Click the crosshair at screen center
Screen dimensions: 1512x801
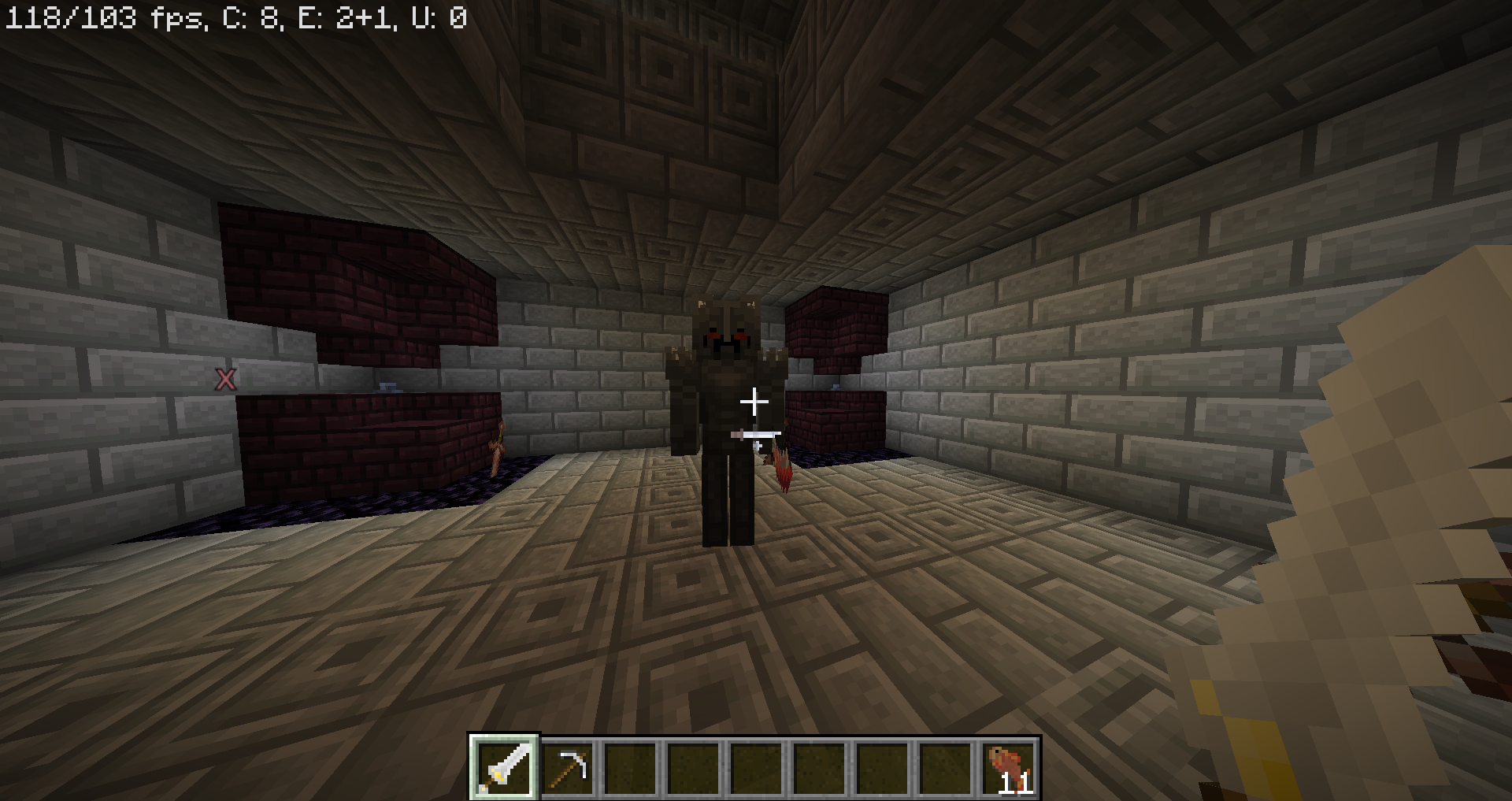[x=754, y=401]
